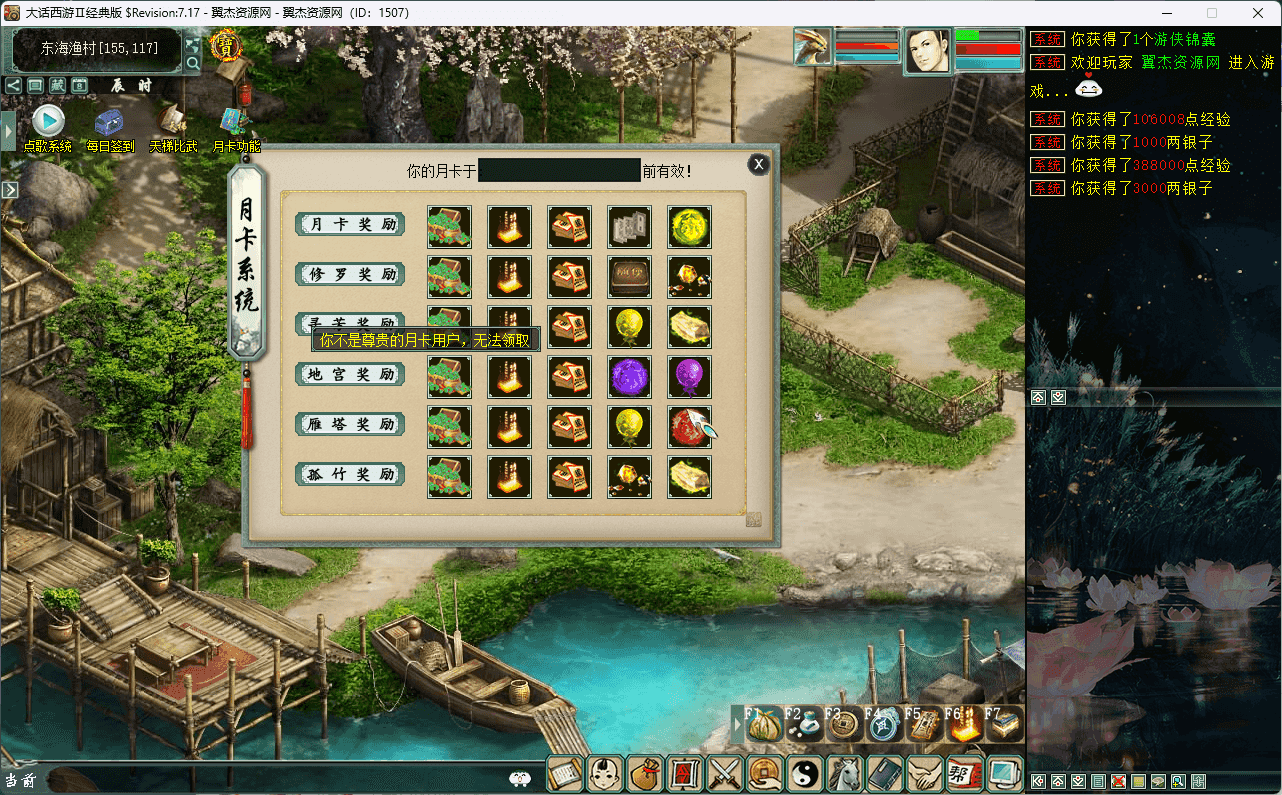
Task: Open the crossed swords combat button
Action: coord(724,773)
